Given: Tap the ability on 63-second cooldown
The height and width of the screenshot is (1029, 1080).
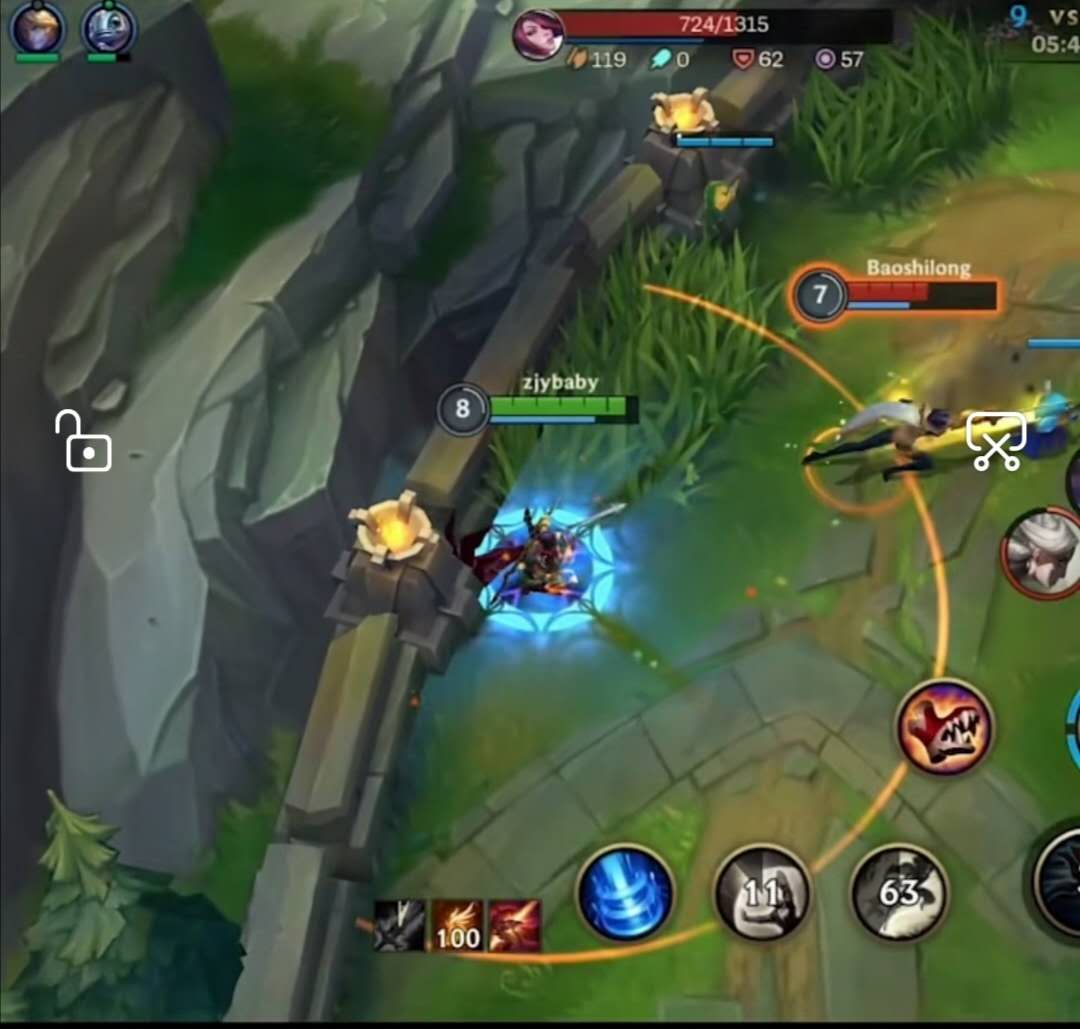Looking at the screenshot, I should (899, 893).
